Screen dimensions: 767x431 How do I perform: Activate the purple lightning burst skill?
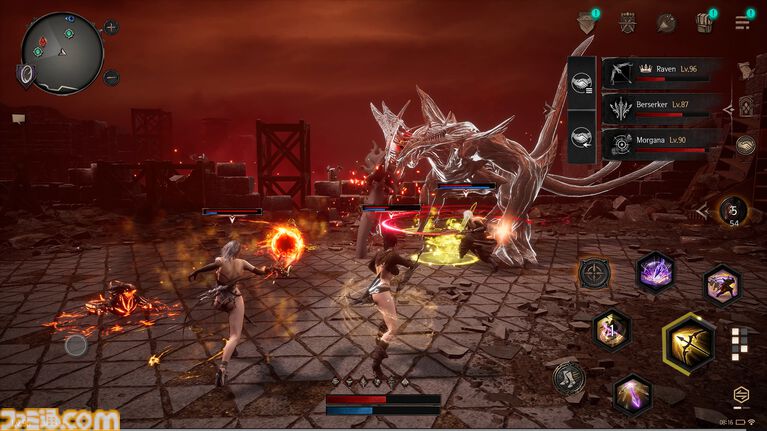coord(655,271)
